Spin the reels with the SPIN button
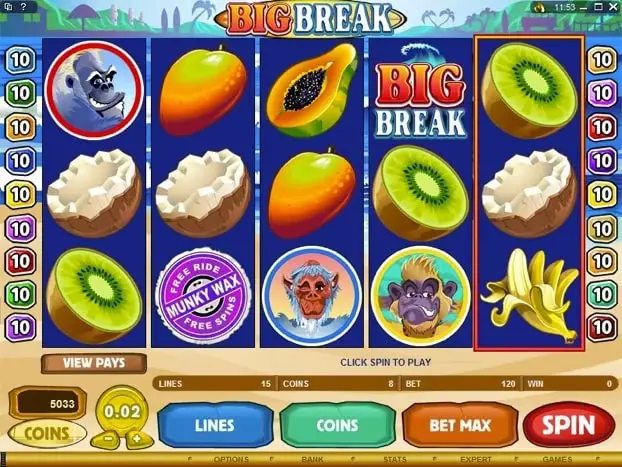622x467 pixels. tap(568, 425)
